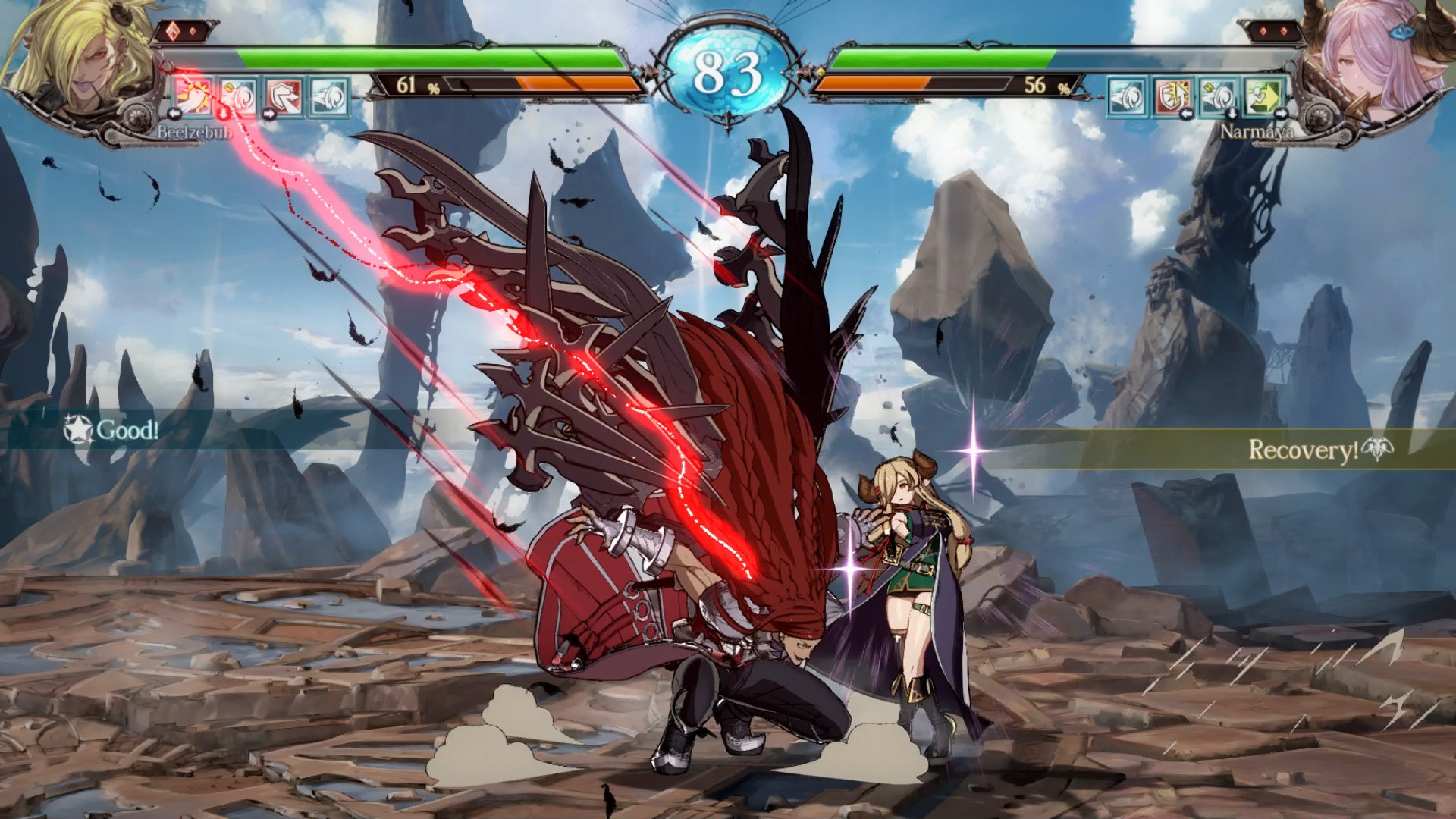Click Narmaya's leftmost swirl skill icon

click(x=1126, y=97)
